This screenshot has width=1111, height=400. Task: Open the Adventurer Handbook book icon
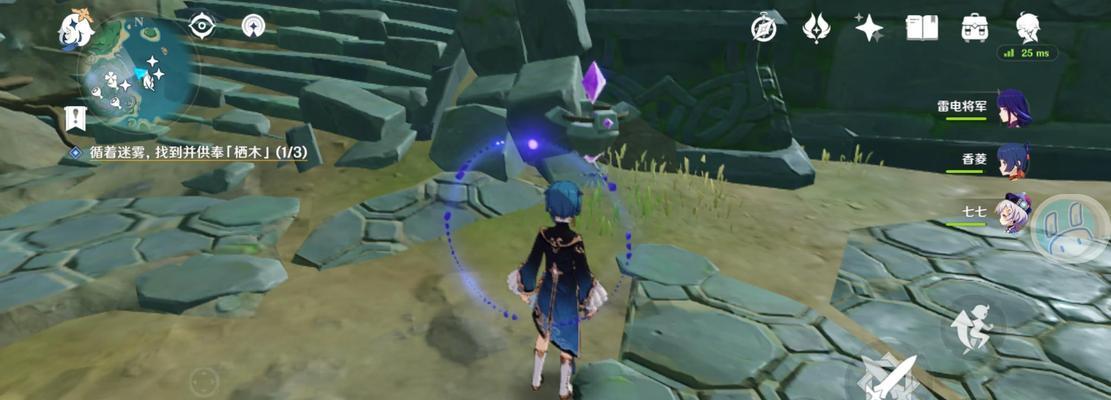point(921,28)
